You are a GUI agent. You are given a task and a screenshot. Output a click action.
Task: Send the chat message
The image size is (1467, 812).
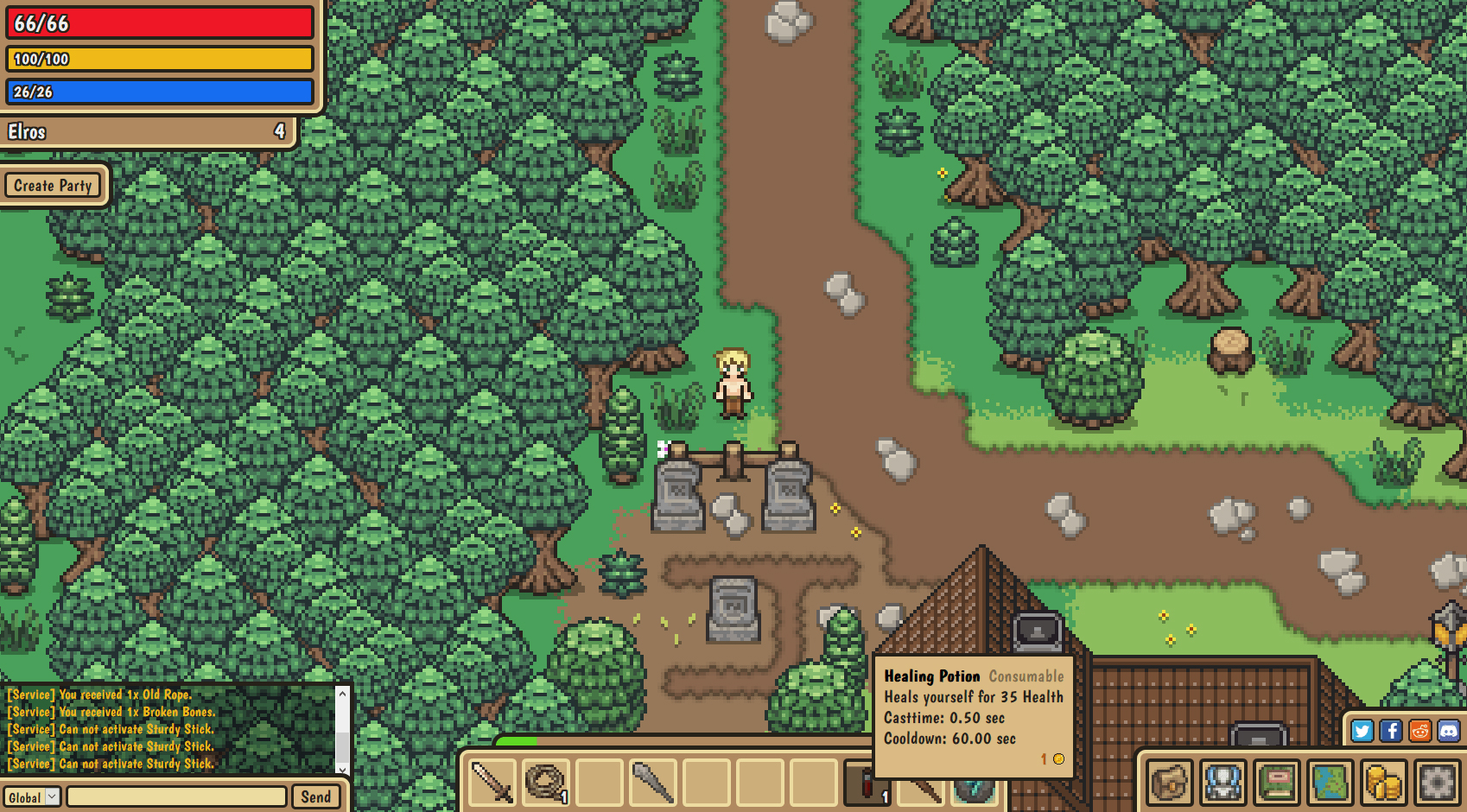[315, 796]
